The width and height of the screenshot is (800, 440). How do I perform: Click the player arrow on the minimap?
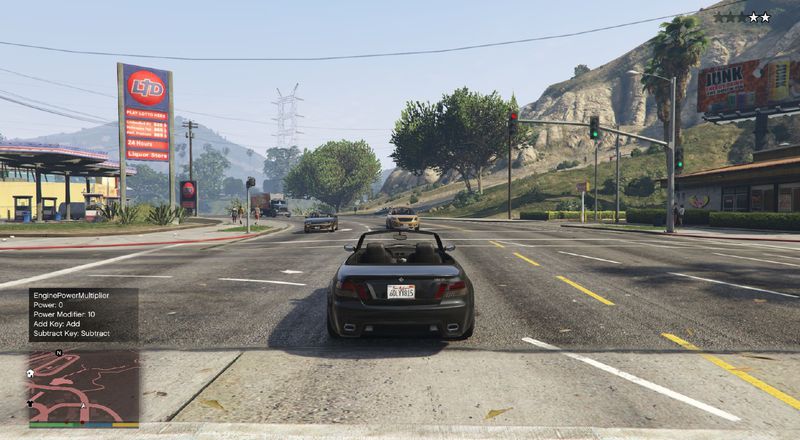tap(83, 405)
